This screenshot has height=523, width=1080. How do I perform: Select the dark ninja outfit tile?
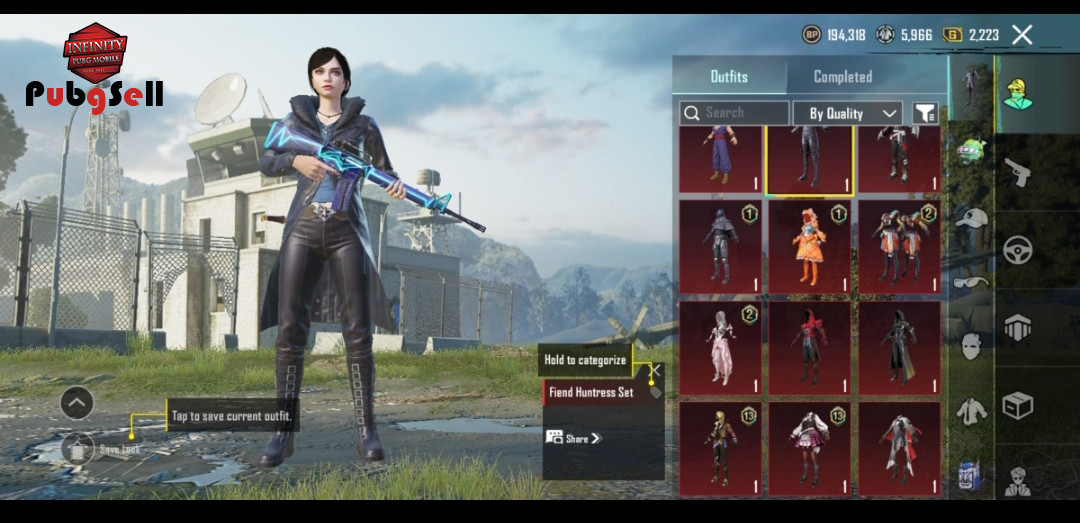coord(719,247)
